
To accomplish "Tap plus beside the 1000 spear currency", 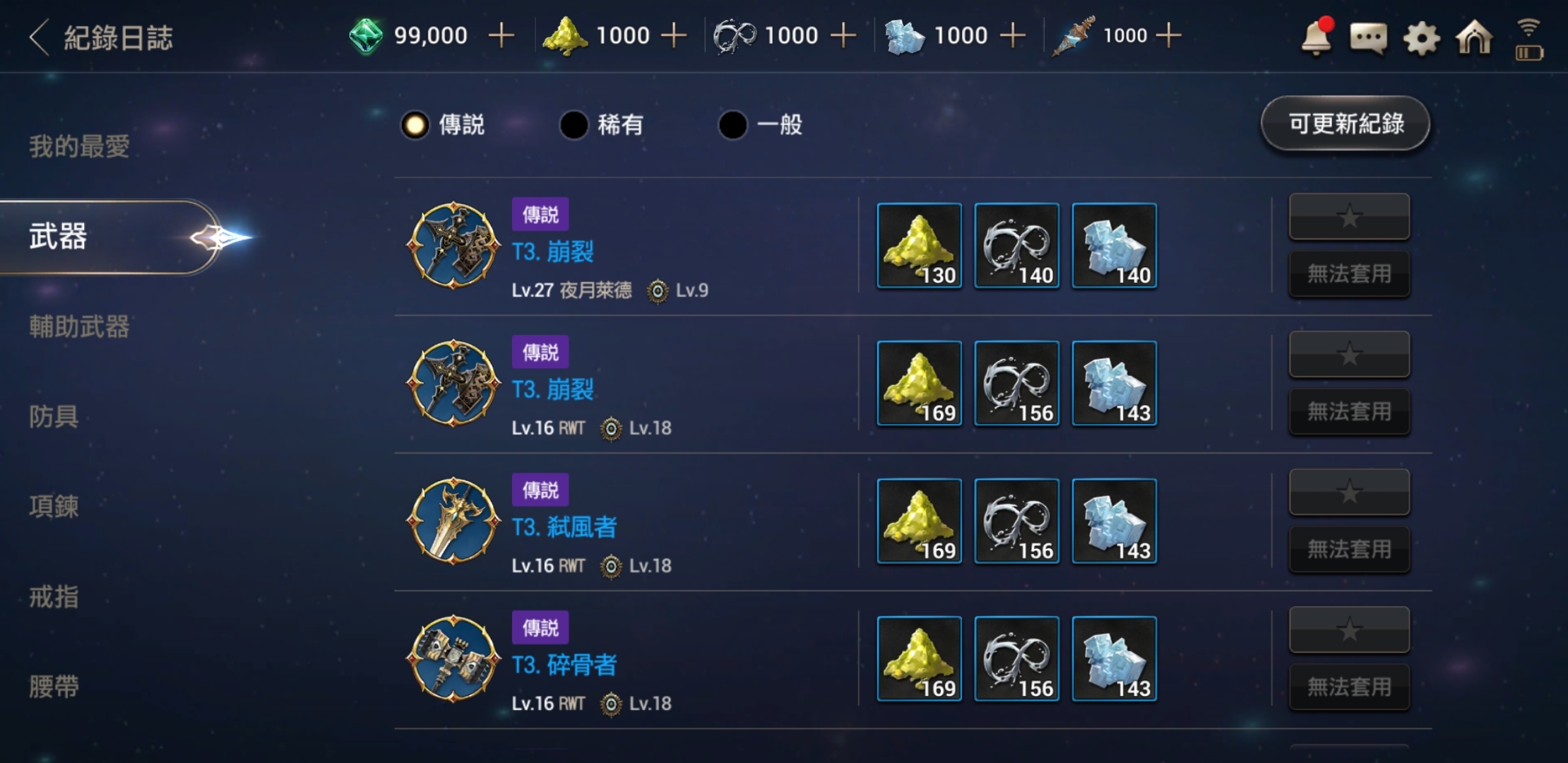I will coord(1168,33).
